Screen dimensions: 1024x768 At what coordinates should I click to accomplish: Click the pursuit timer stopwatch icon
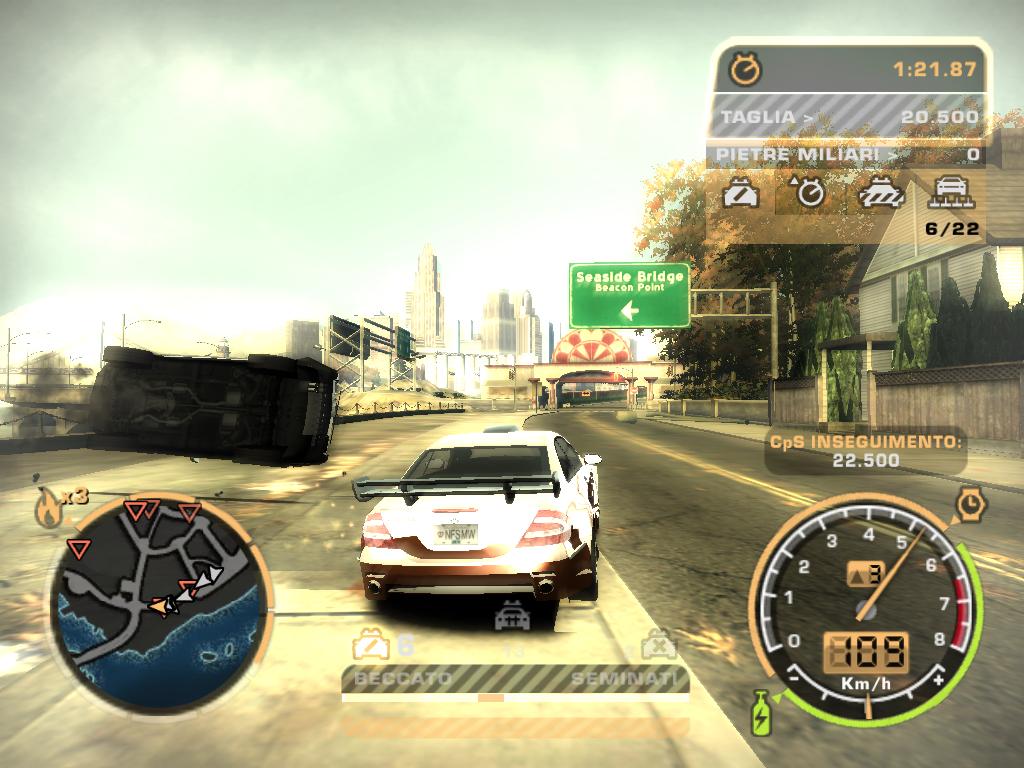745,69
